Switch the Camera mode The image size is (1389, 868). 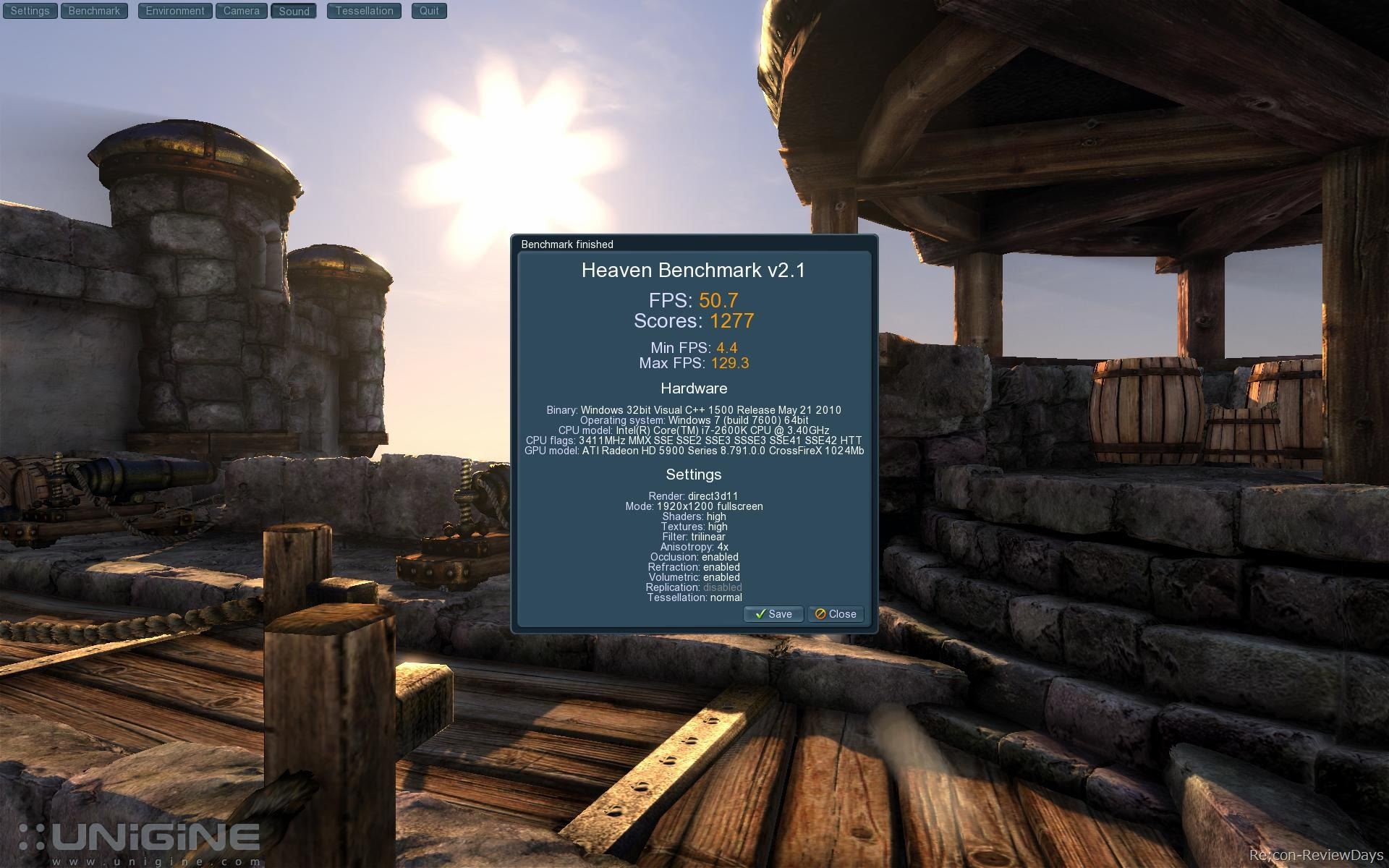click(241, 11)
